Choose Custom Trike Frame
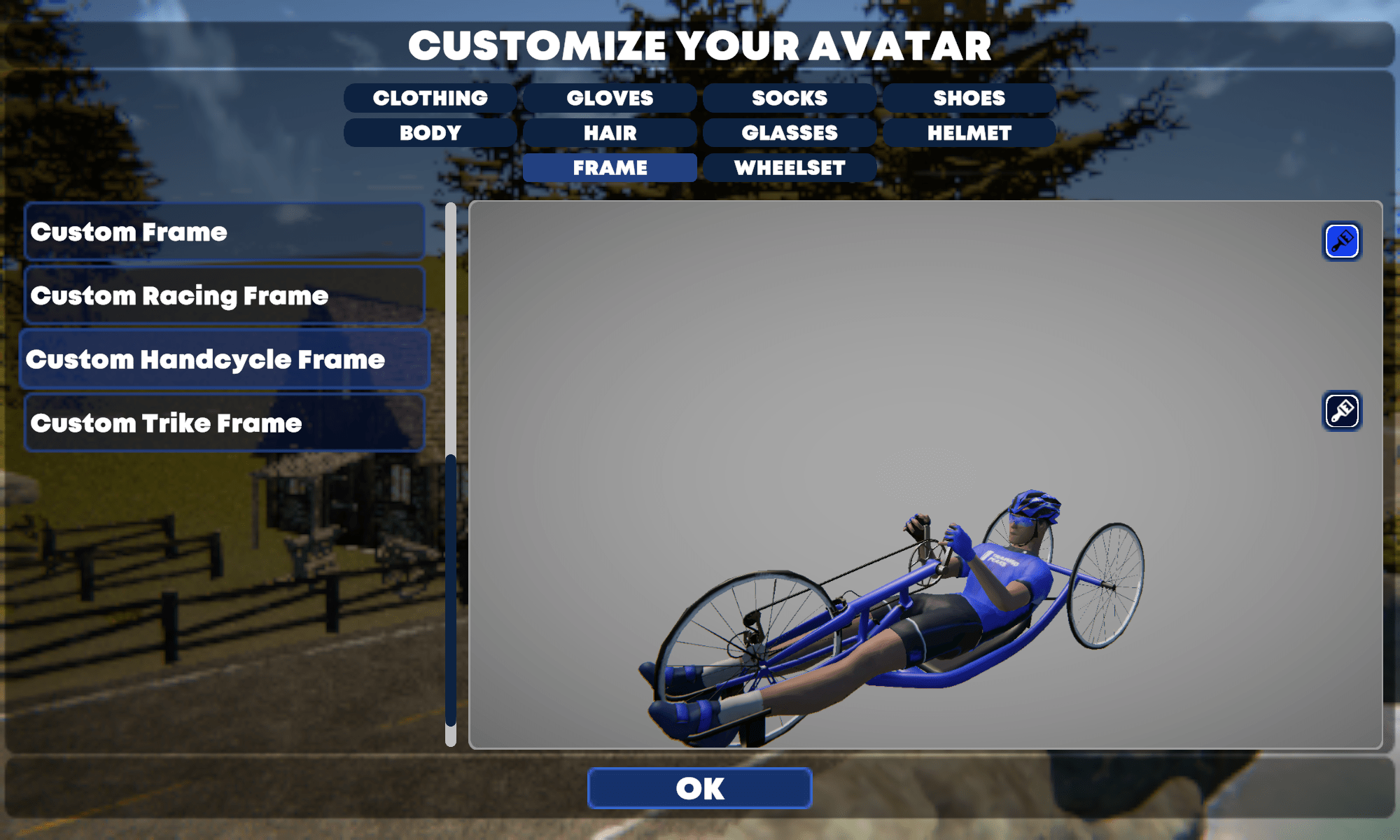1400x840 pixels. (x=224, y=423)
